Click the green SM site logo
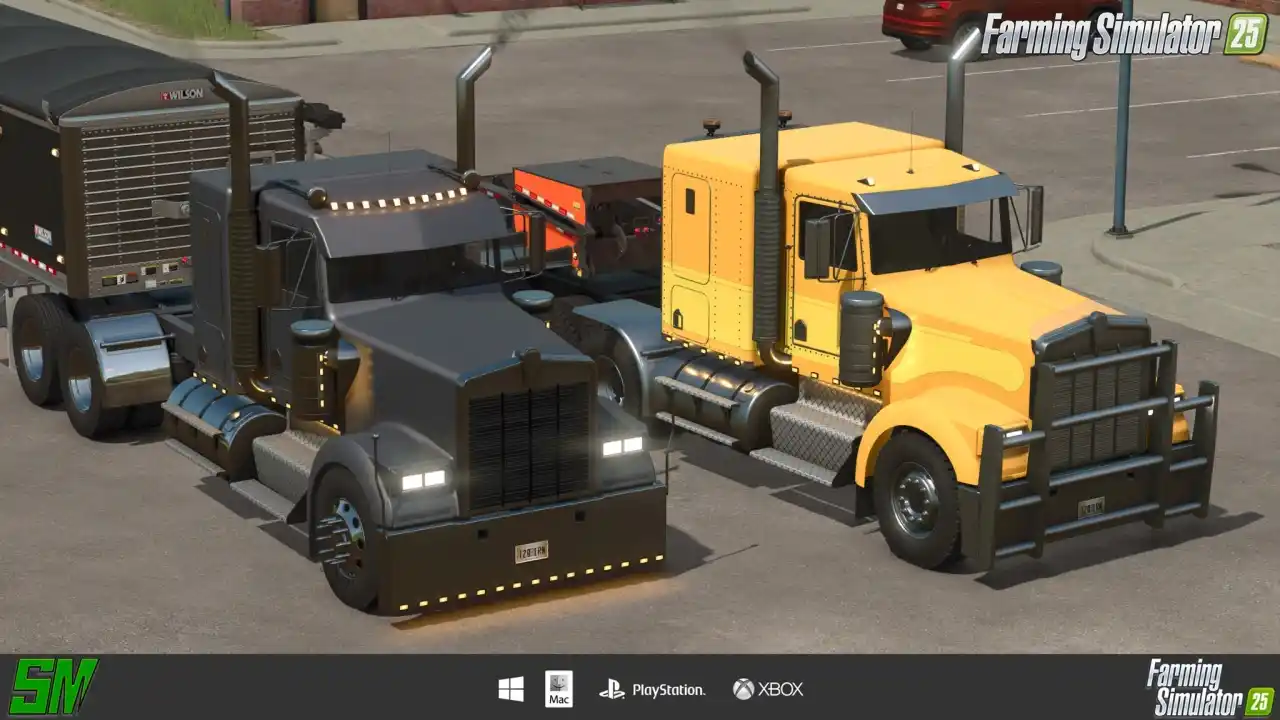The width and height of the screenshot is (1280, 720). 53,687
